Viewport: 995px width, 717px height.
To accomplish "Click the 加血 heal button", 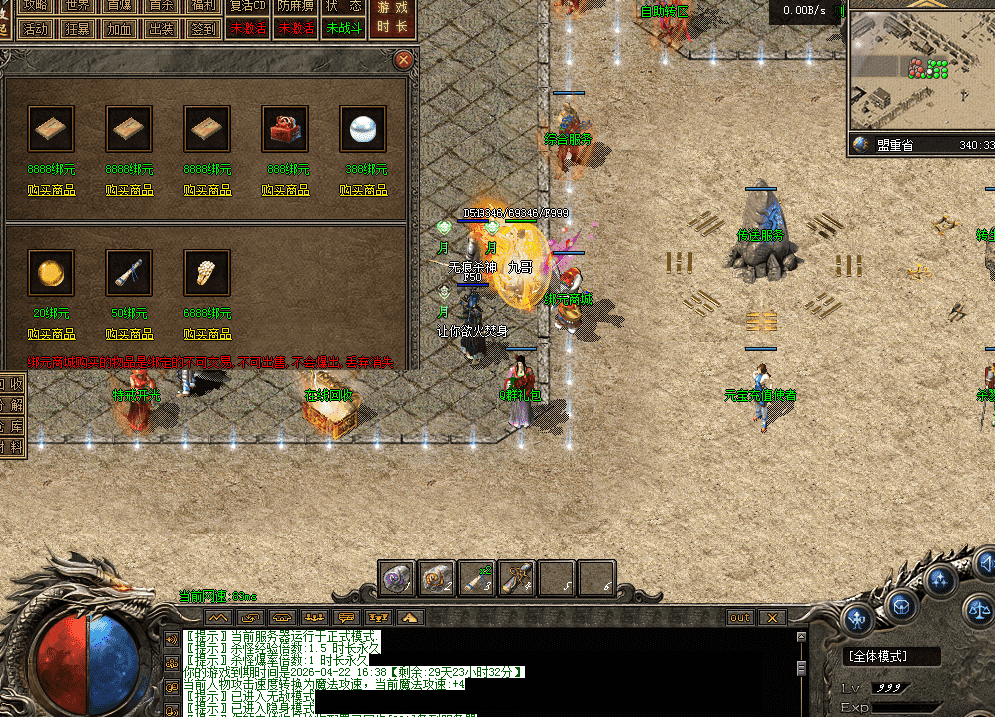I will [x=120, y=28].
